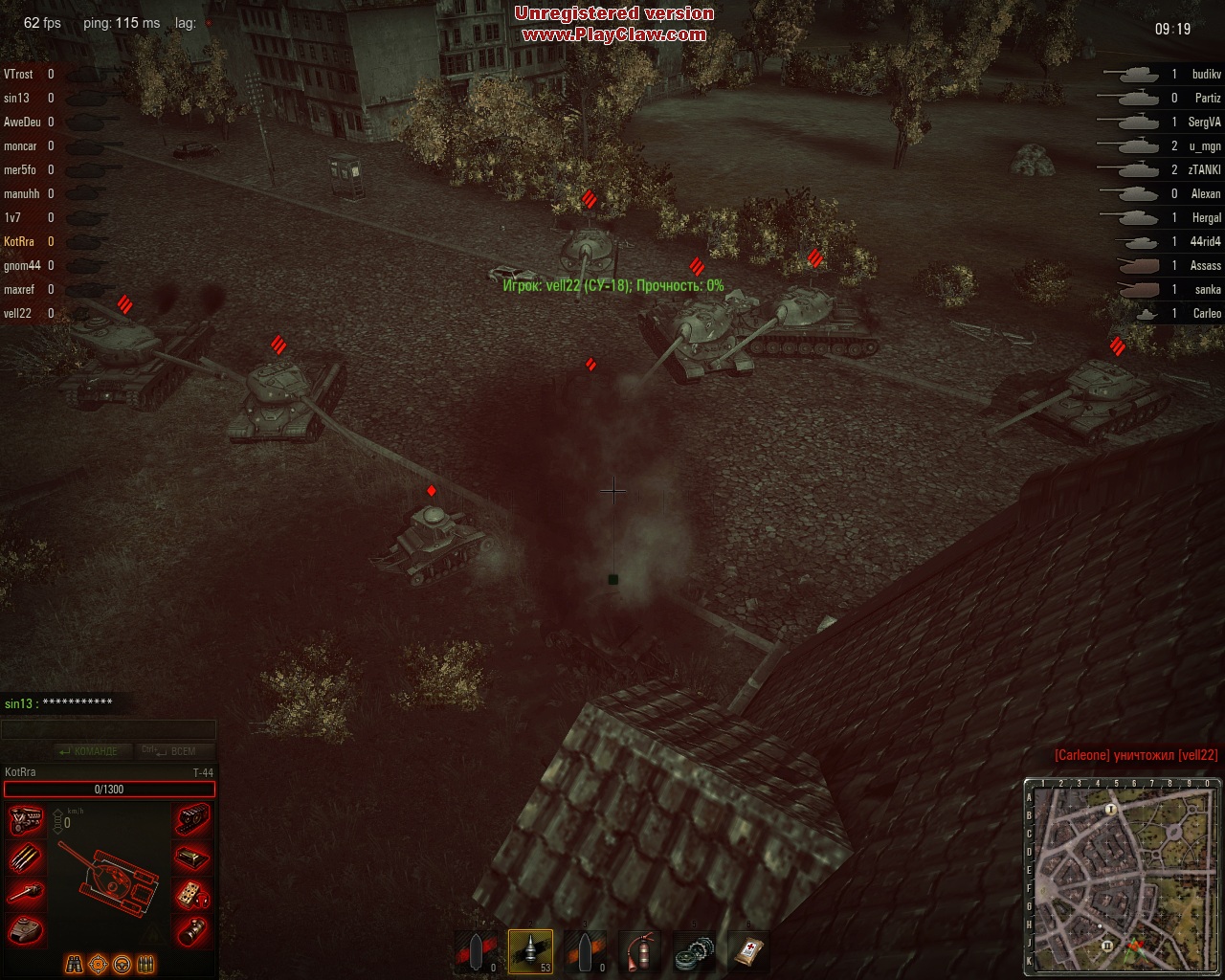Focus the chat message input field

[108, 730]
